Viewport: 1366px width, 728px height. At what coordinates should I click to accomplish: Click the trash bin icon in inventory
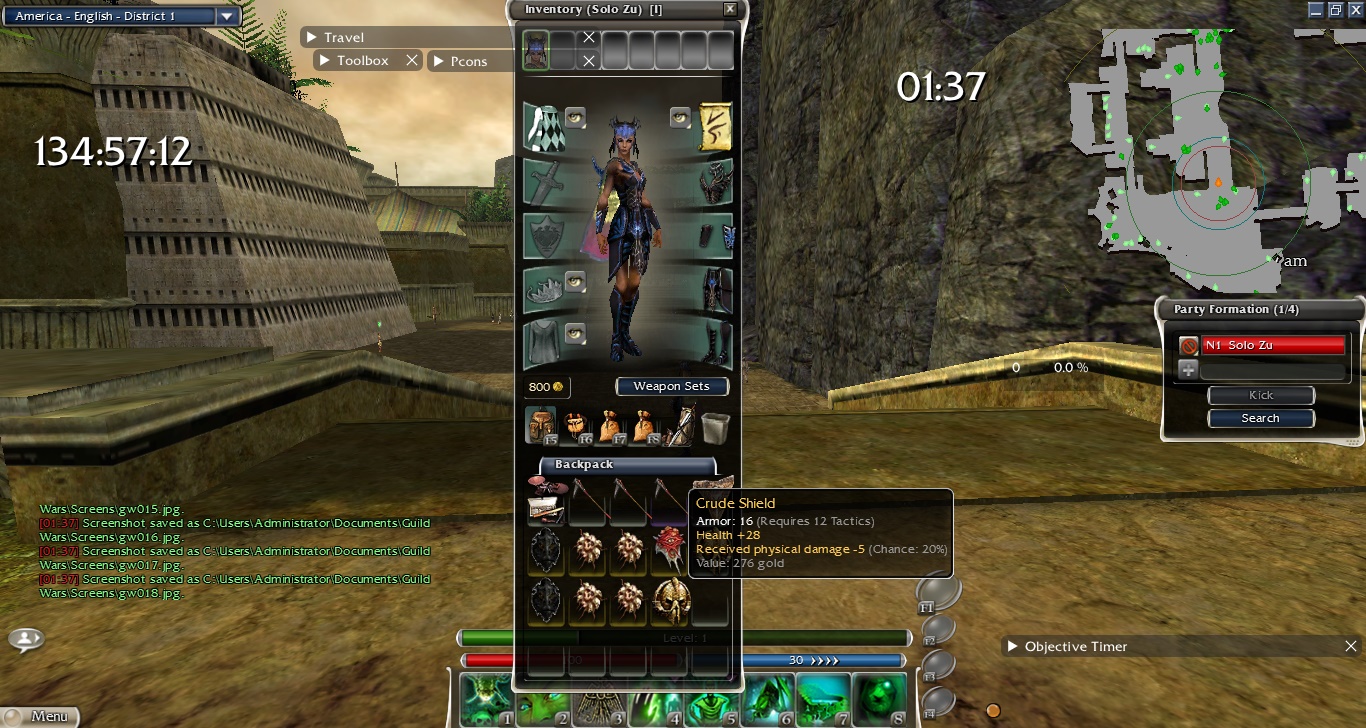pos(715,427)
